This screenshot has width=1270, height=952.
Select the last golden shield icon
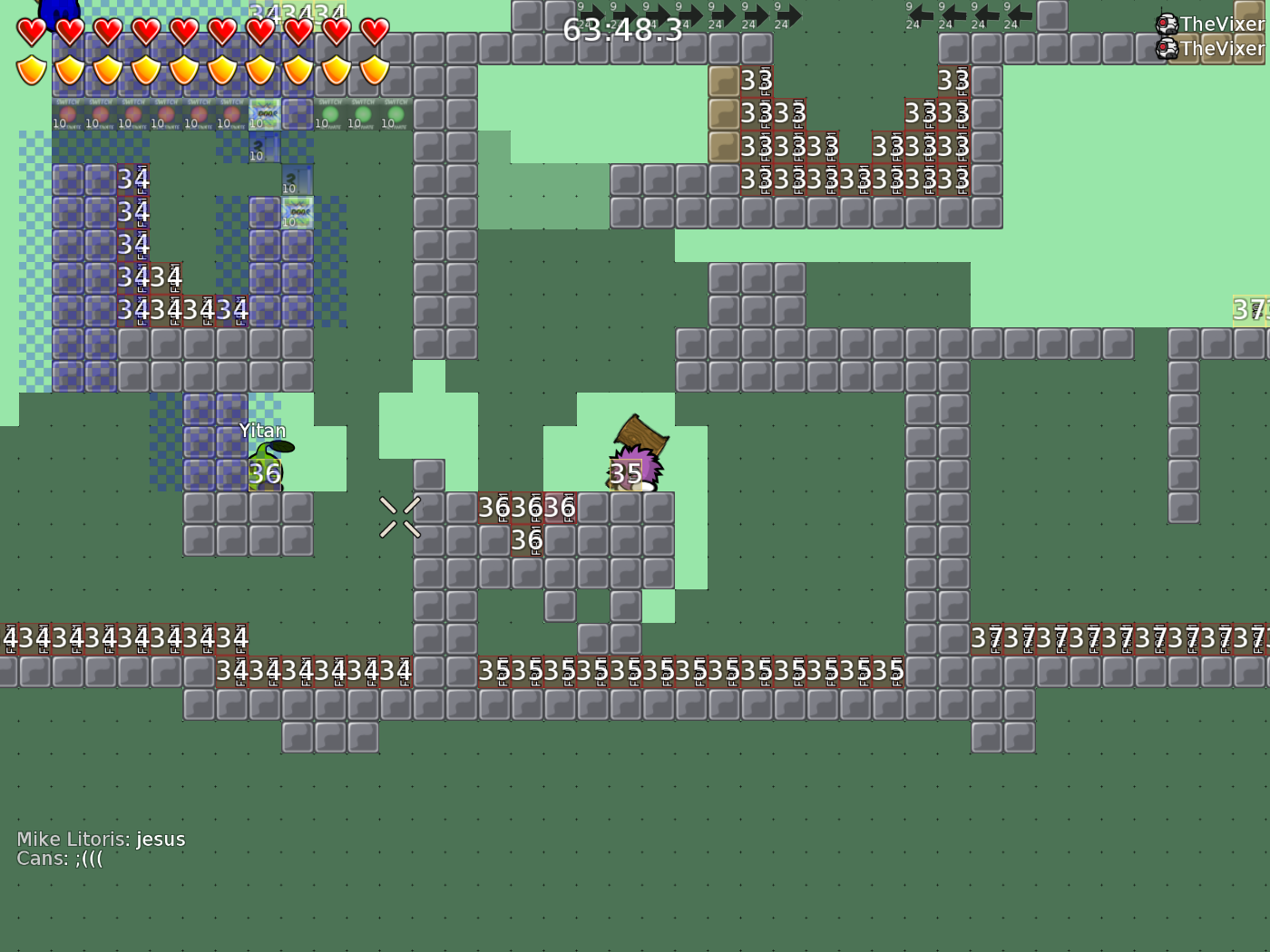(x=373, y=69)
